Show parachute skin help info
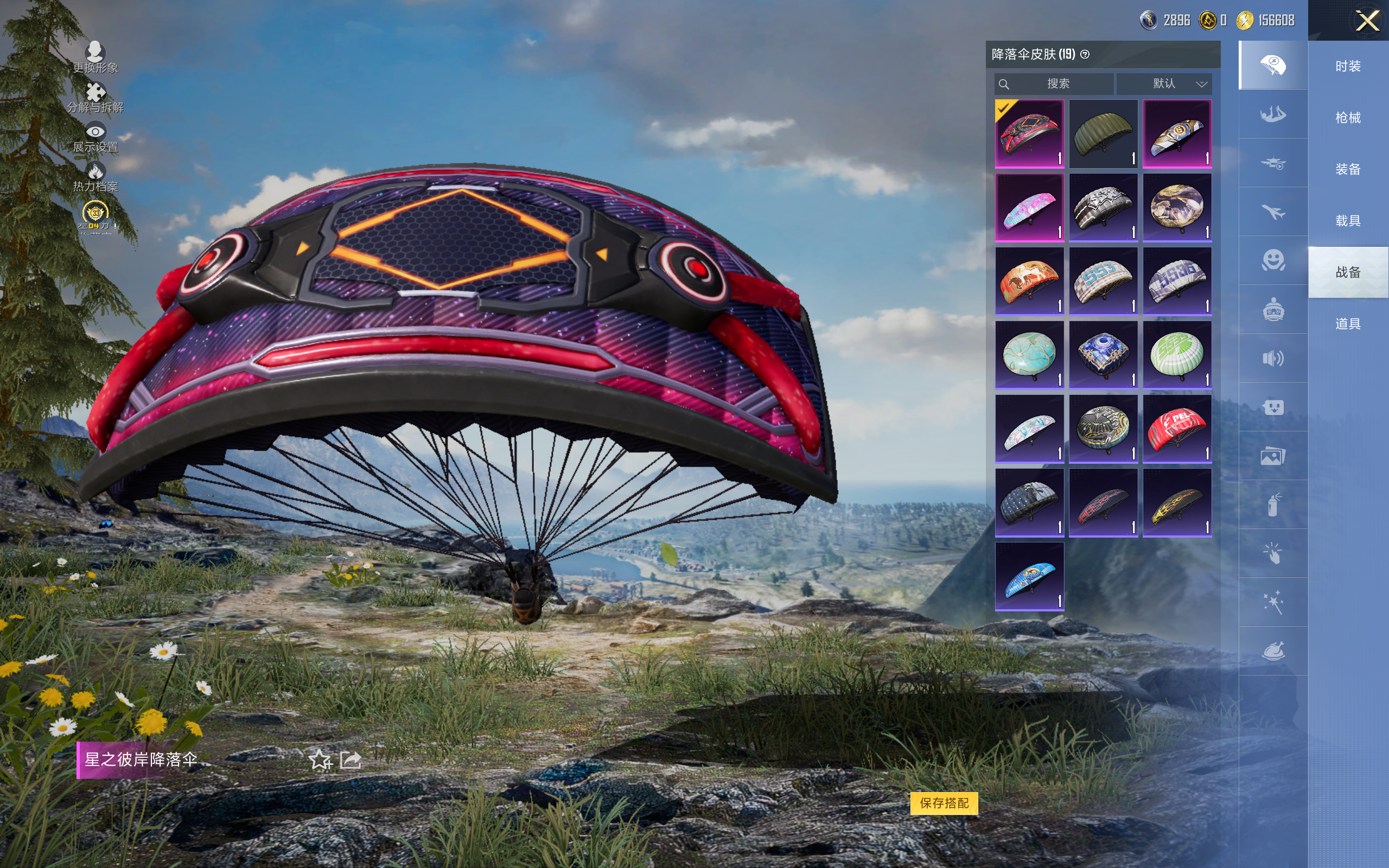The width and height of the screenshot is (1389, 868). coord(1085,55)
